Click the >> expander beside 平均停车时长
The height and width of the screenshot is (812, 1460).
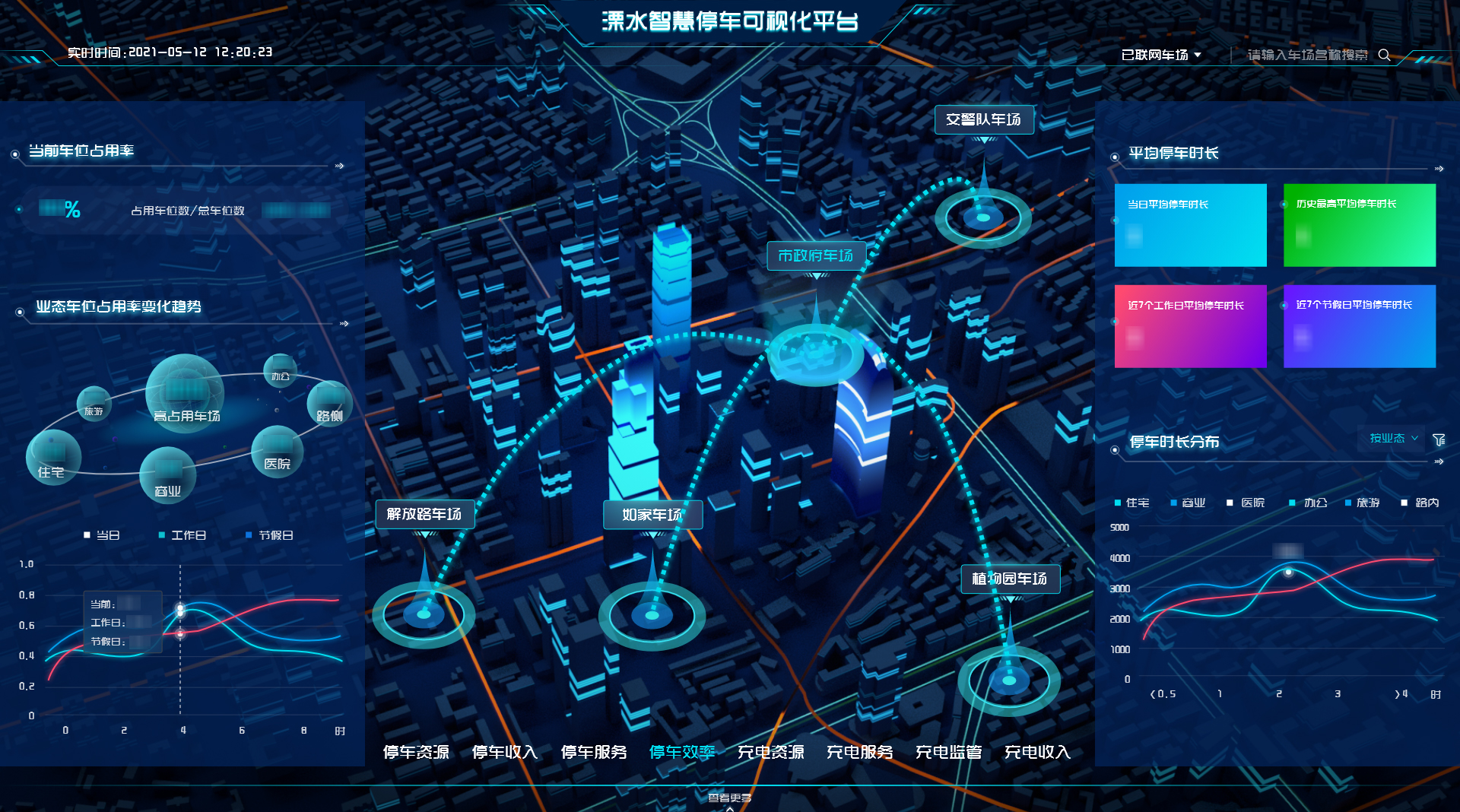1437,169
